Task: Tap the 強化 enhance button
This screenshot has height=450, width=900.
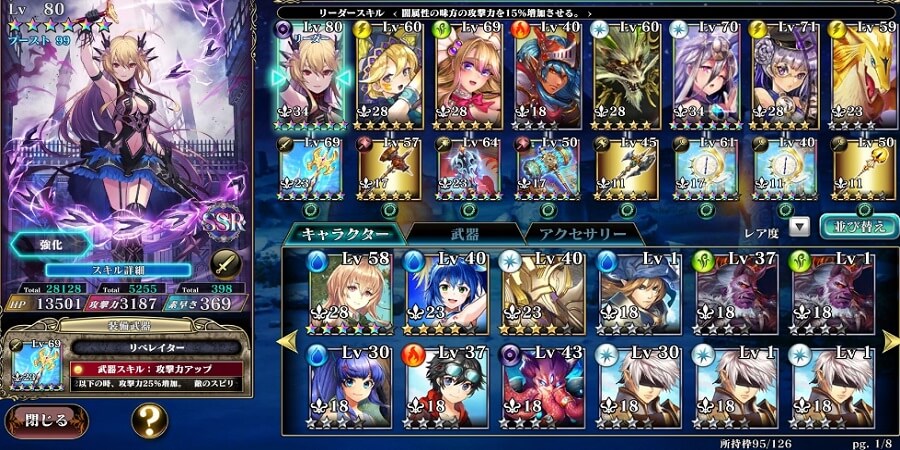Action: tap(52, 245)
